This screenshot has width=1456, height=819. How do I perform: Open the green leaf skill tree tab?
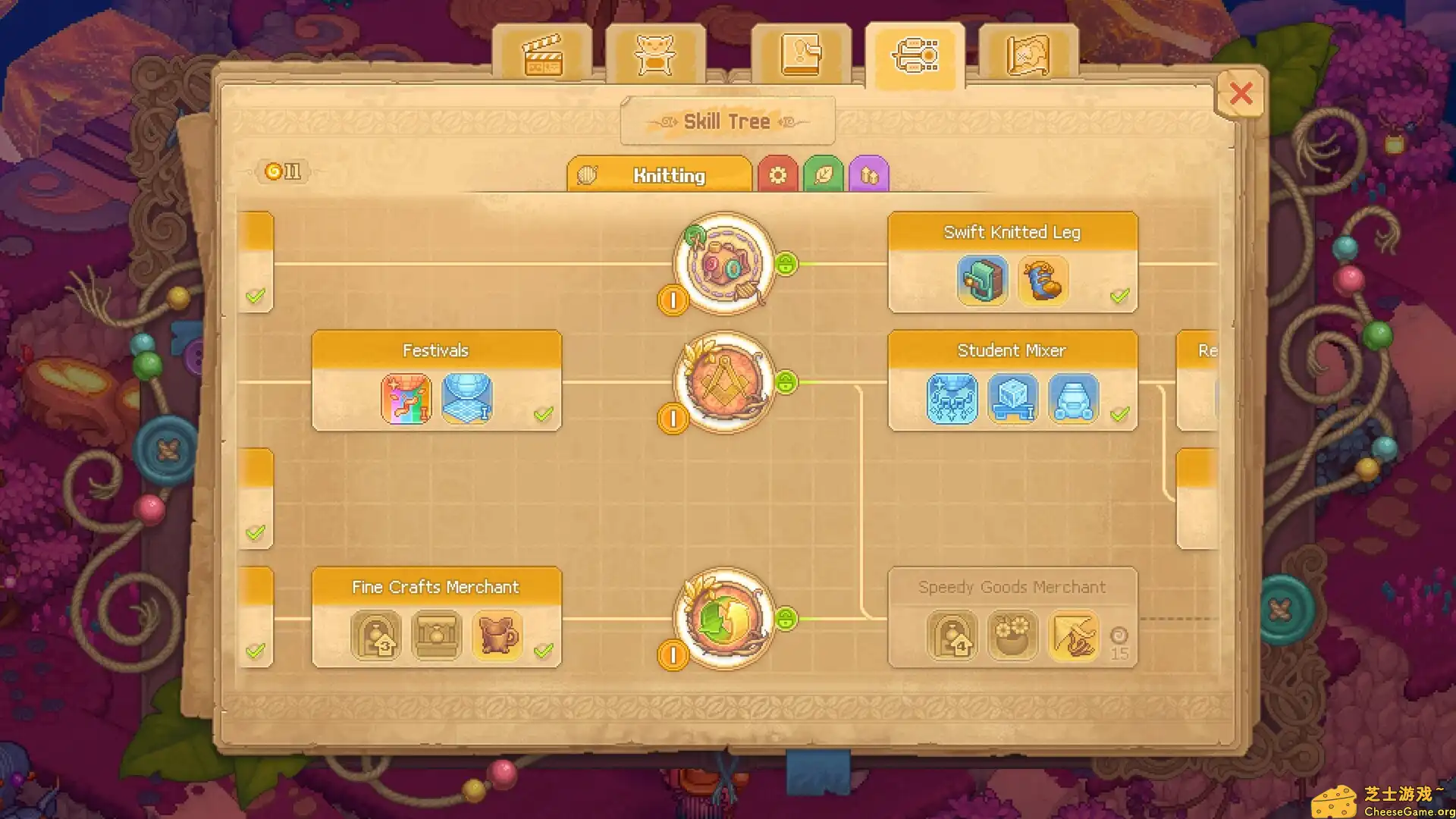[824, 173]
